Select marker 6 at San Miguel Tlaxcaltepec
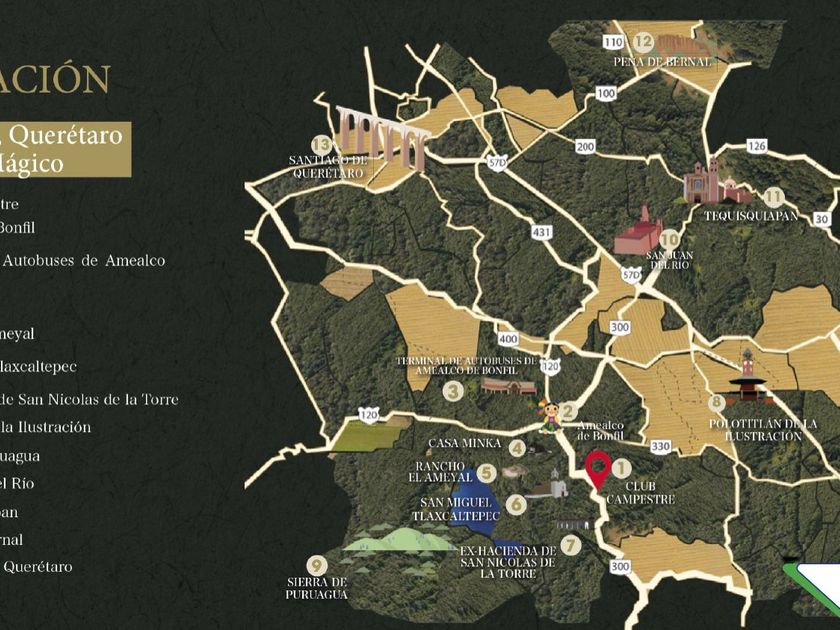840x630 pixels. point(515,505)
